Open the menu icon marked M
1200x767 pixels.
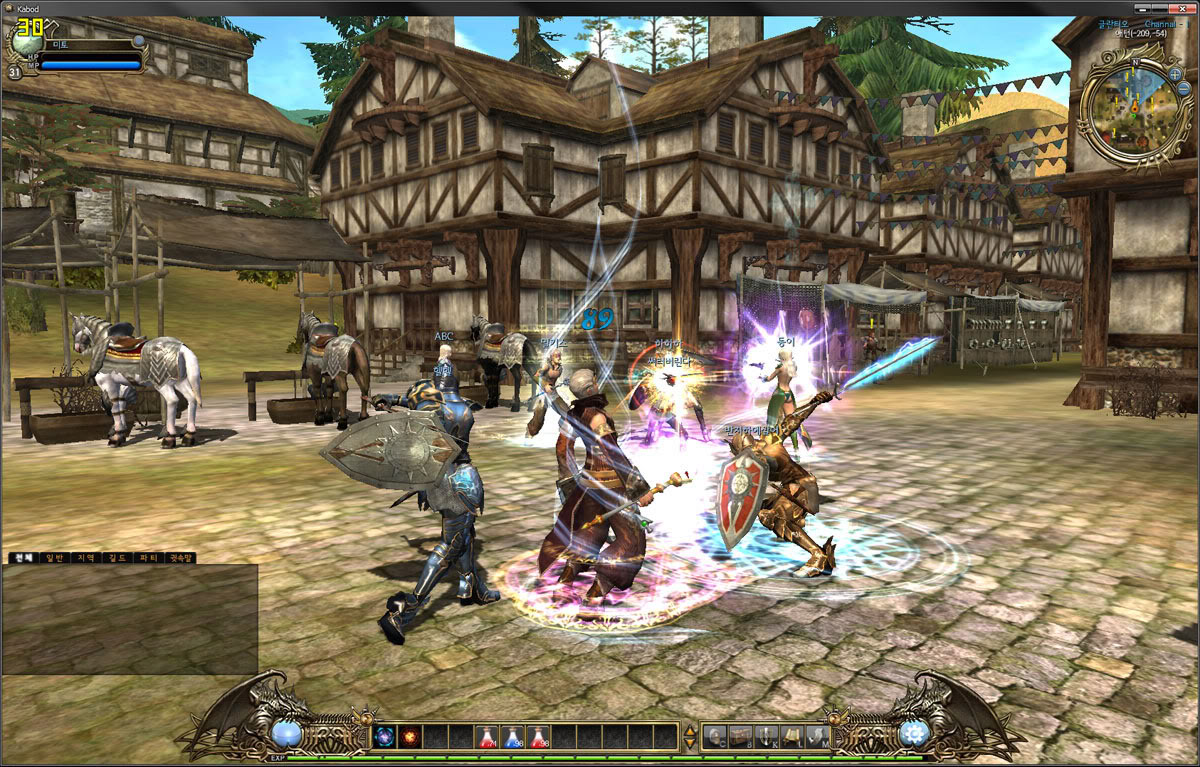click(x=817, y=737)
